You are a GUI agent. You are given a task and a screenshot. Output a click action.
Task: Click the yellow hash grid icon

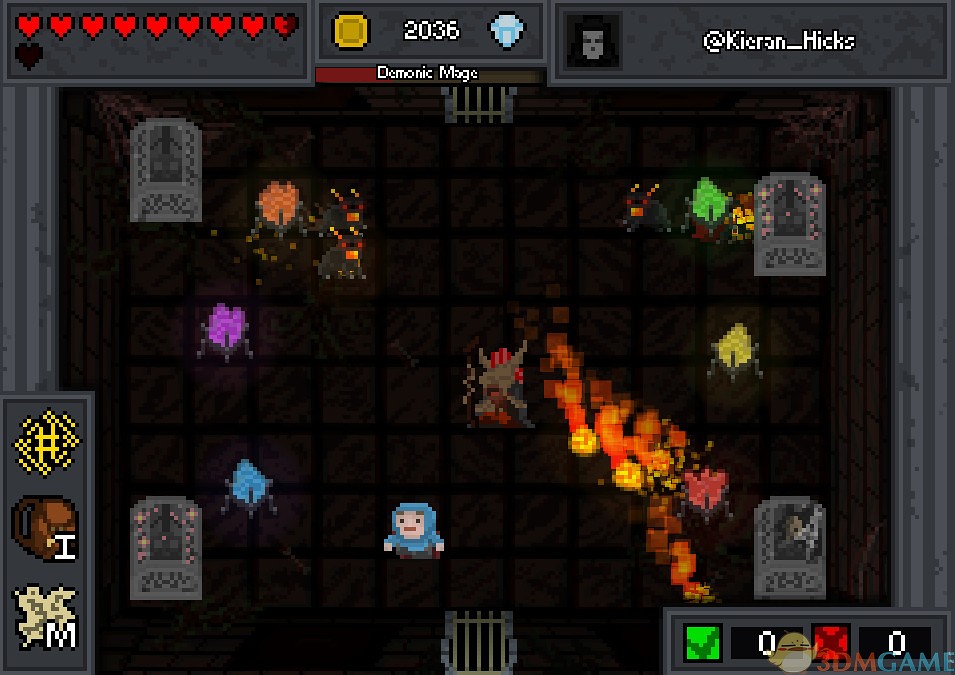click(x=45, y=440)
